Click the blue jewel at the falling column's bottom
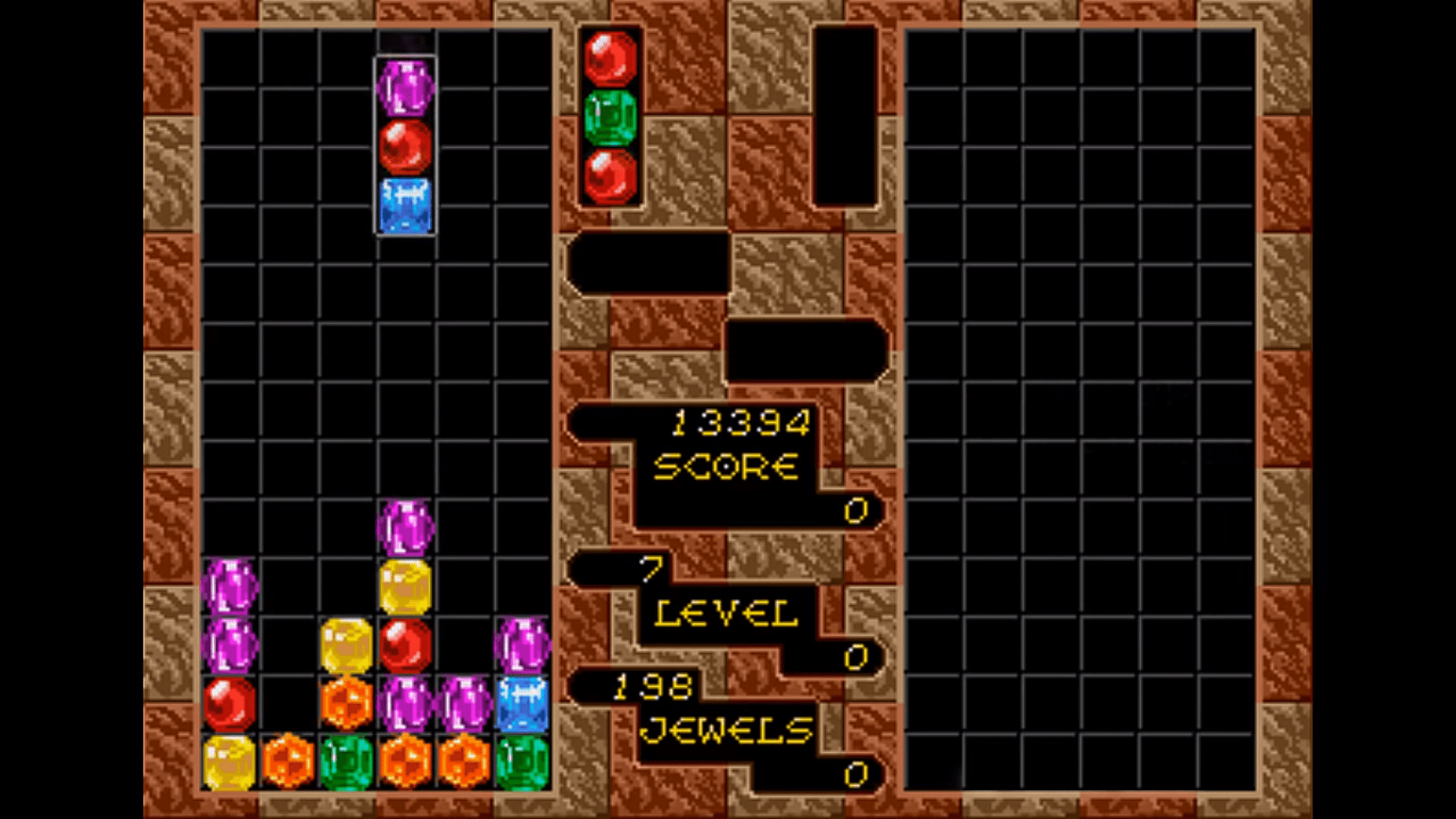The height and width of the screenshot is (819, 1456). (x=404, y=205)
